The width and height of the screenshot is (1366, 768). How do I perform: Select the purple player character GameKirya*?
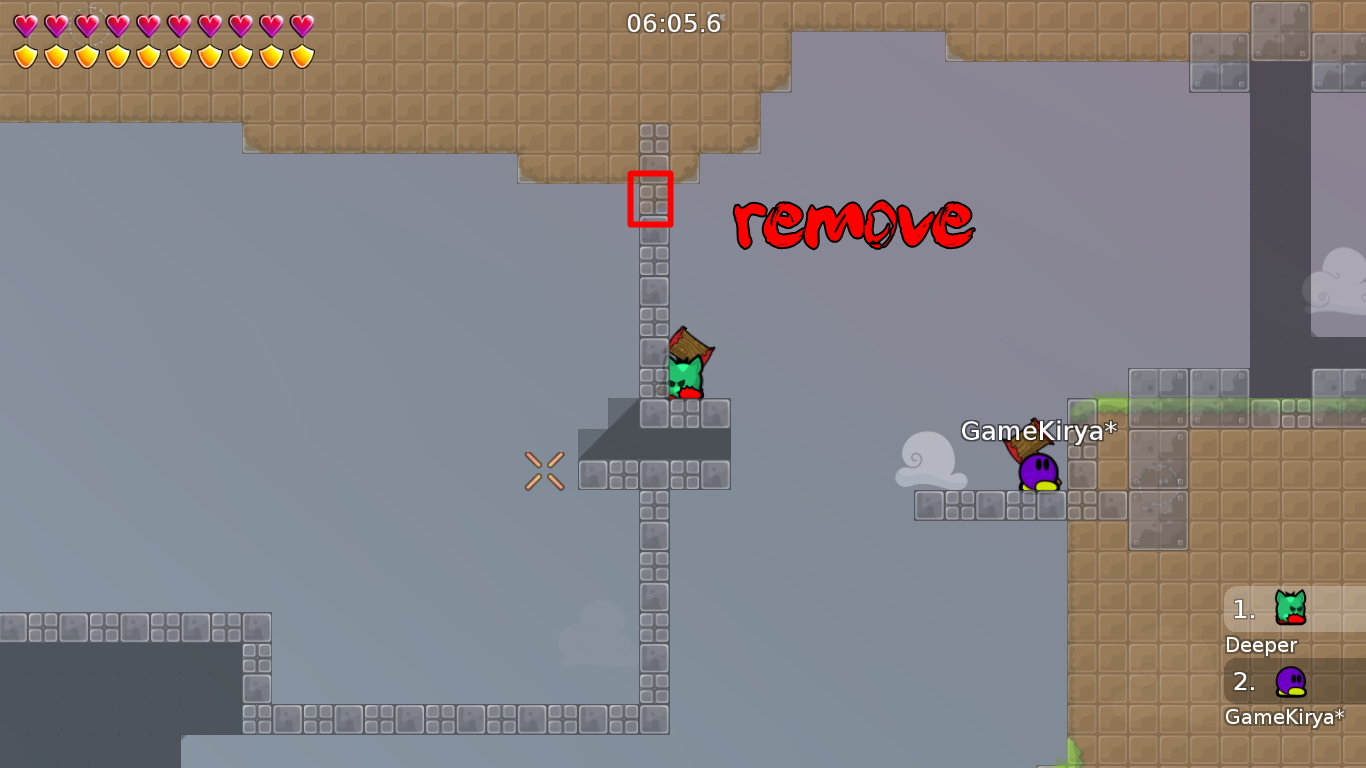coord(1040,470)
